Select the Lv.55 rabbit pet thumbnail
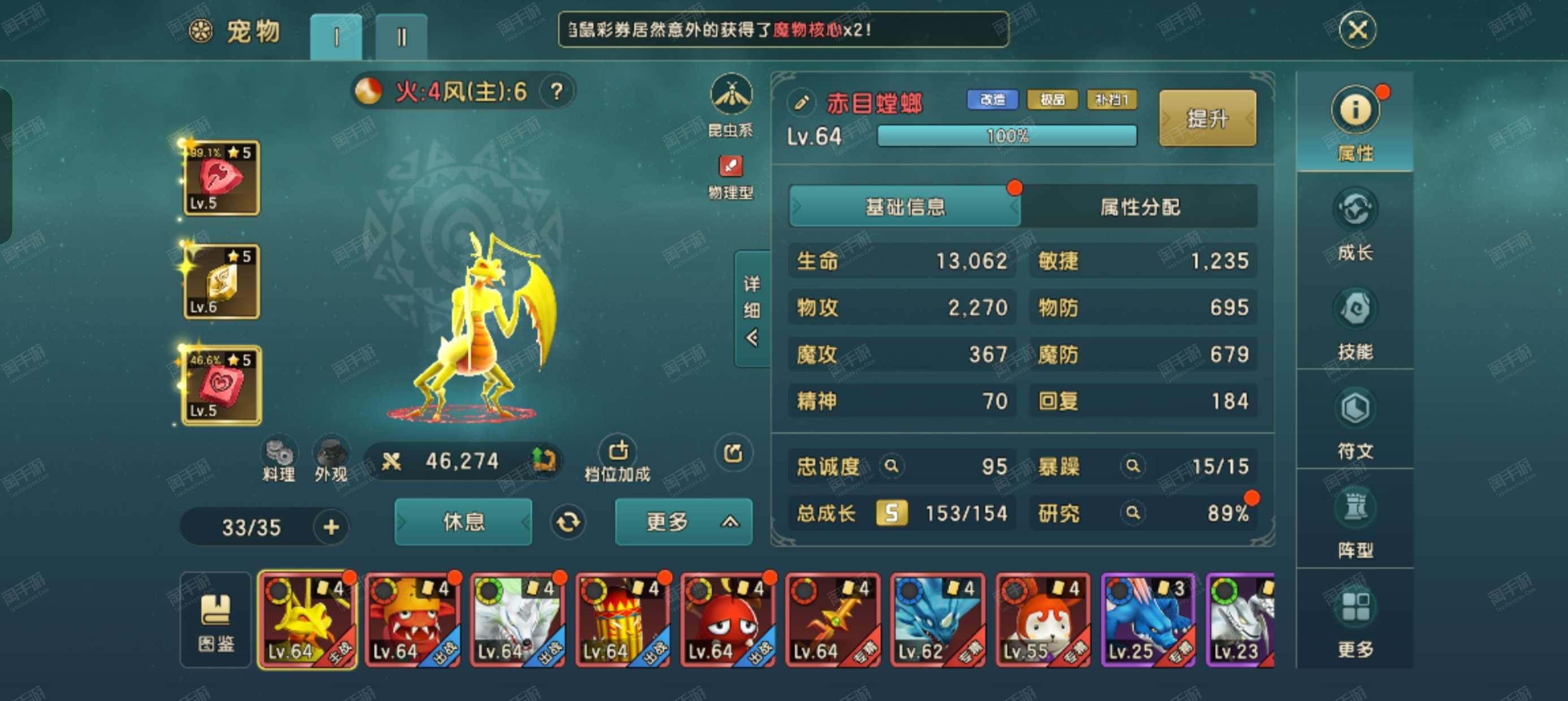1568x701 pixels. pyautogui.click(x=1041, y=620)
